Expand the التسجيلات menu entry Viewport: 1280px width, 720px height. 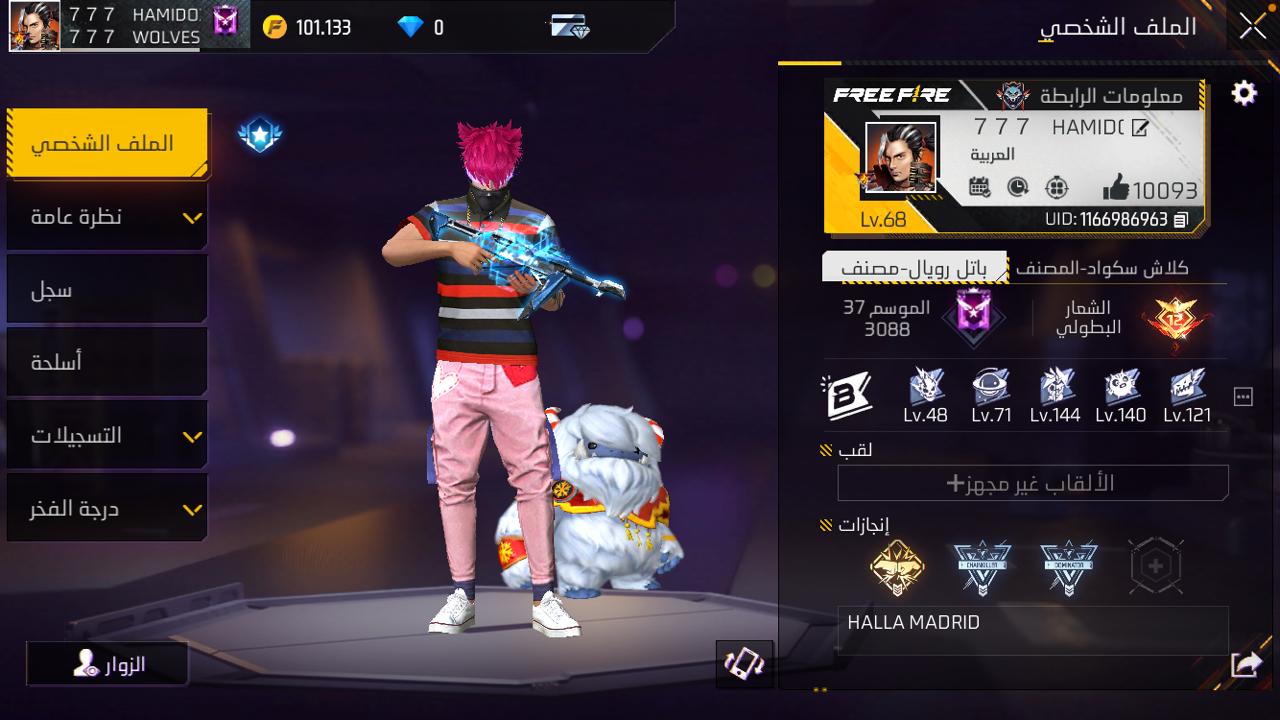coord(107,436)
